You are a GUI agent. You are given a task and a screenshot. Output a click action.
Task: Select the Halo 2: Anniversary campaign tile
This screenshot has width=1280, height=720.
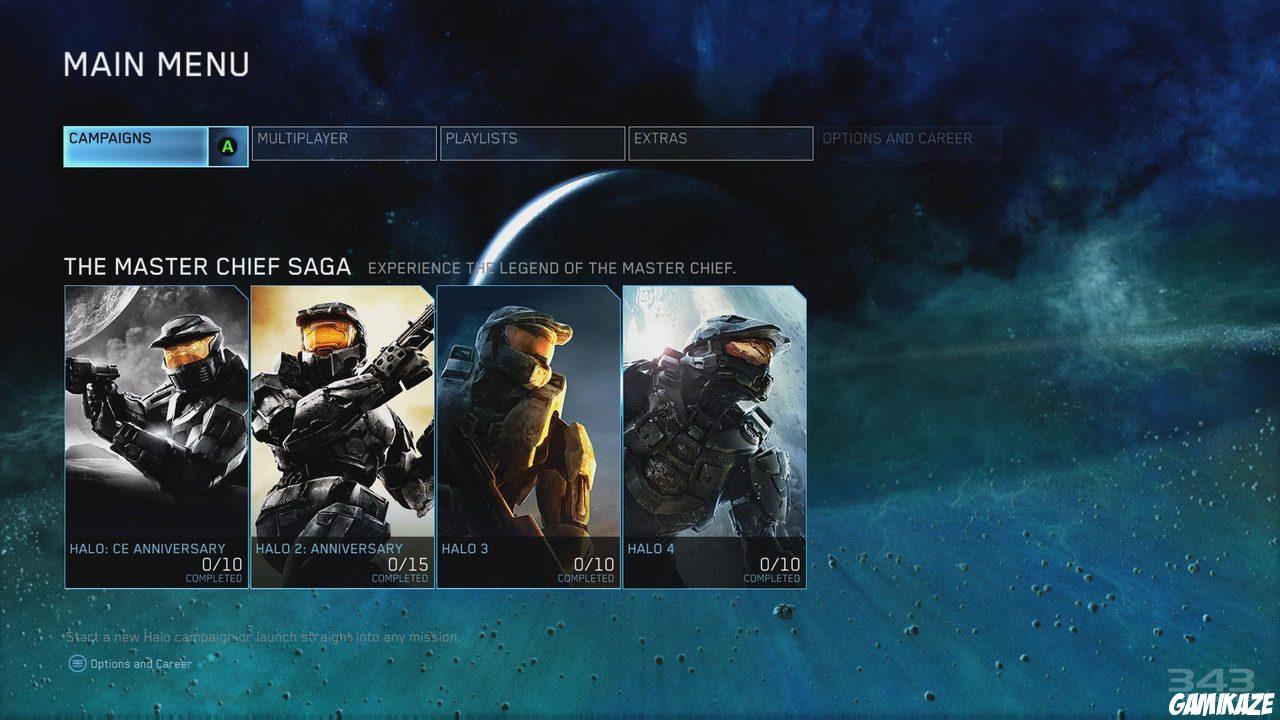tap(340, 430)
